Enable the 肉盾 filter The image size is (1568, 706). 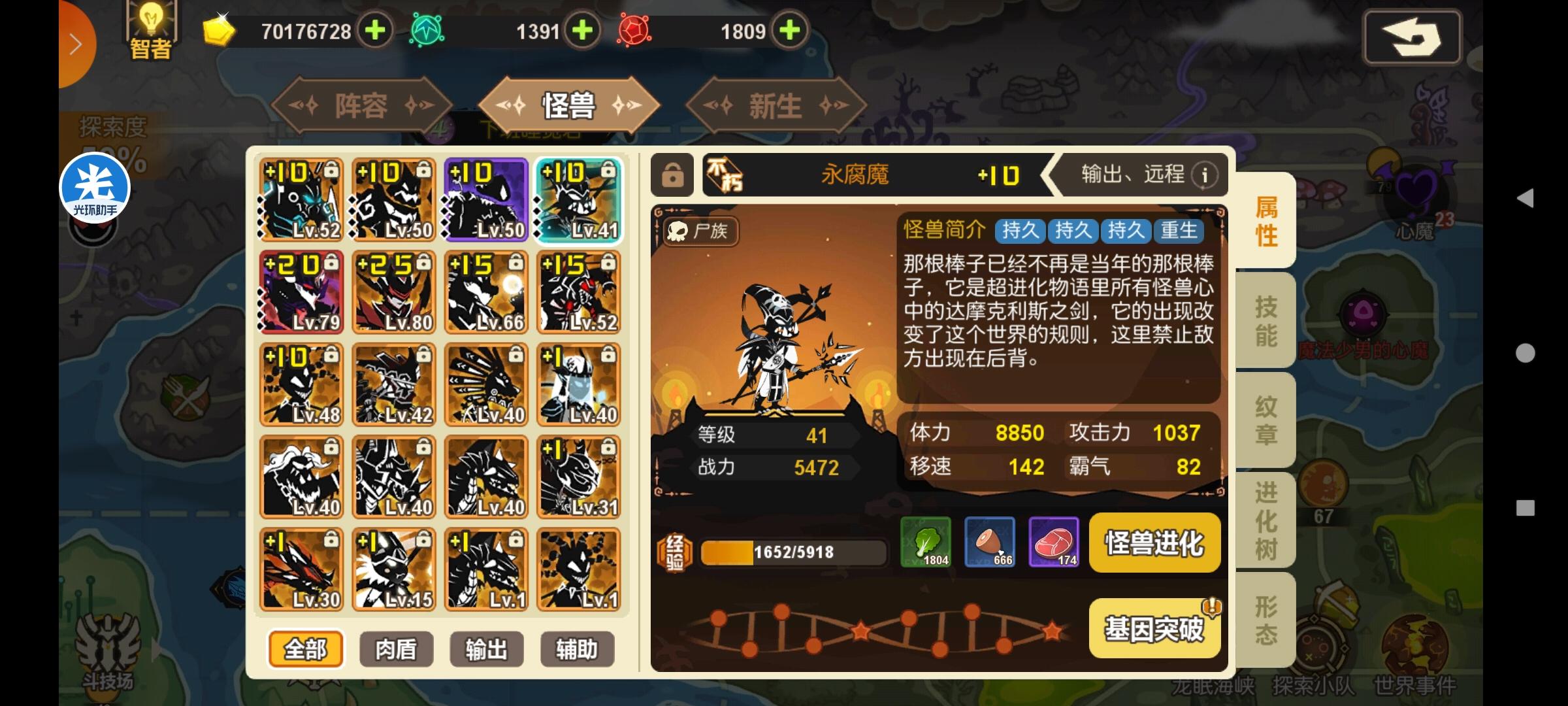coord(396,649)
